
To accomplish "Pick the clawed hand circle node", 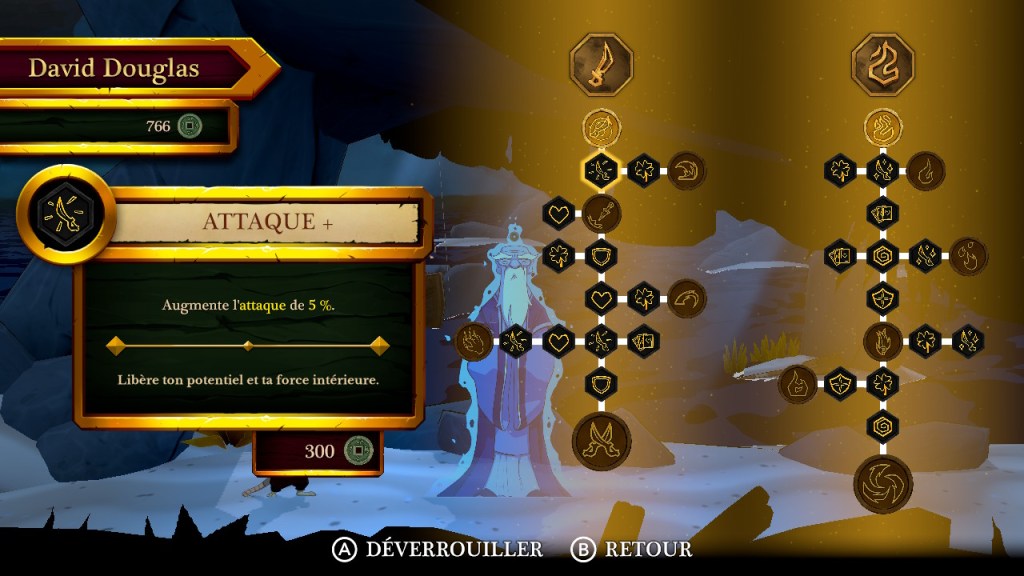I will tap(474, 341).
